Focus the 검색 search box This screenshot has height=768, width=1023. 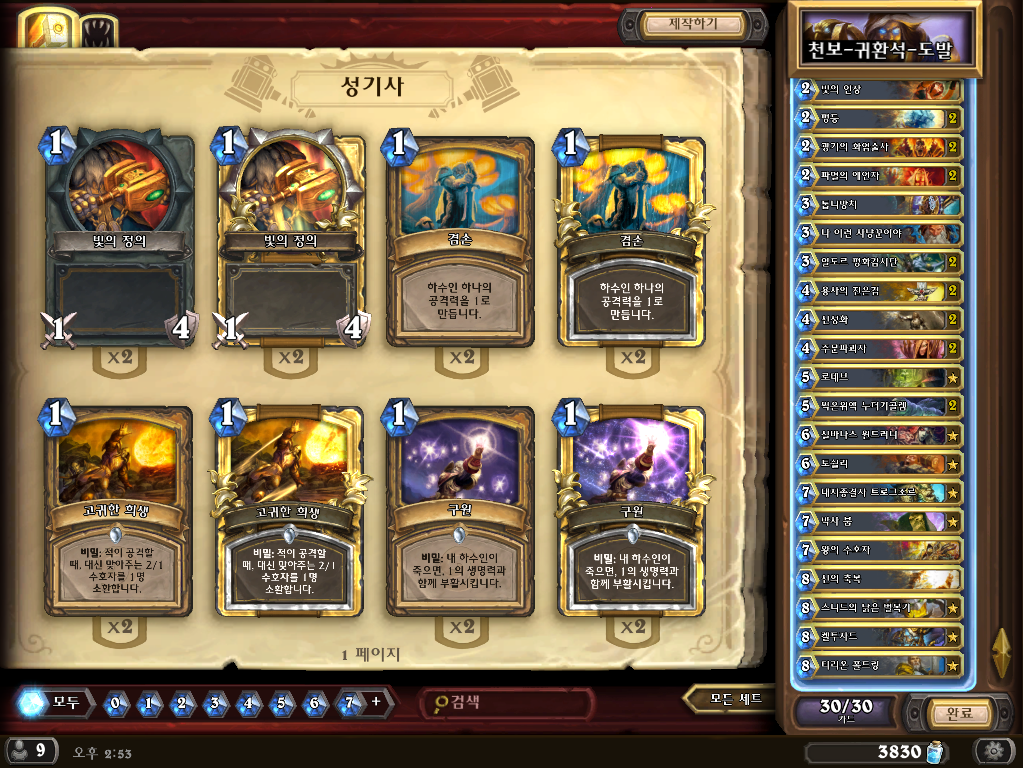[x=505, y=702]
